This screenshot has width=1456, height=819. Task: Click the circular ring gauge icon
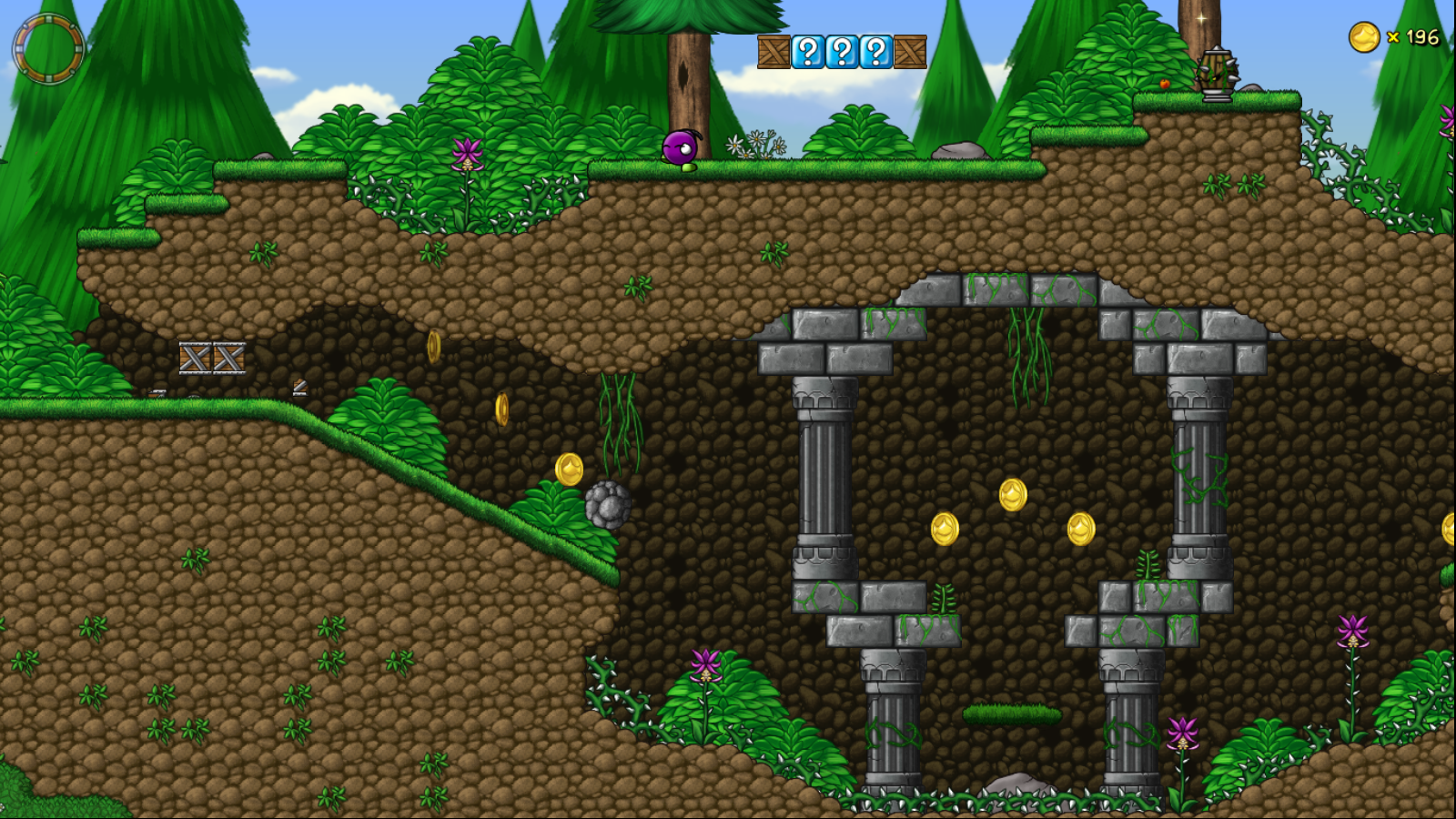click(48, 48)
